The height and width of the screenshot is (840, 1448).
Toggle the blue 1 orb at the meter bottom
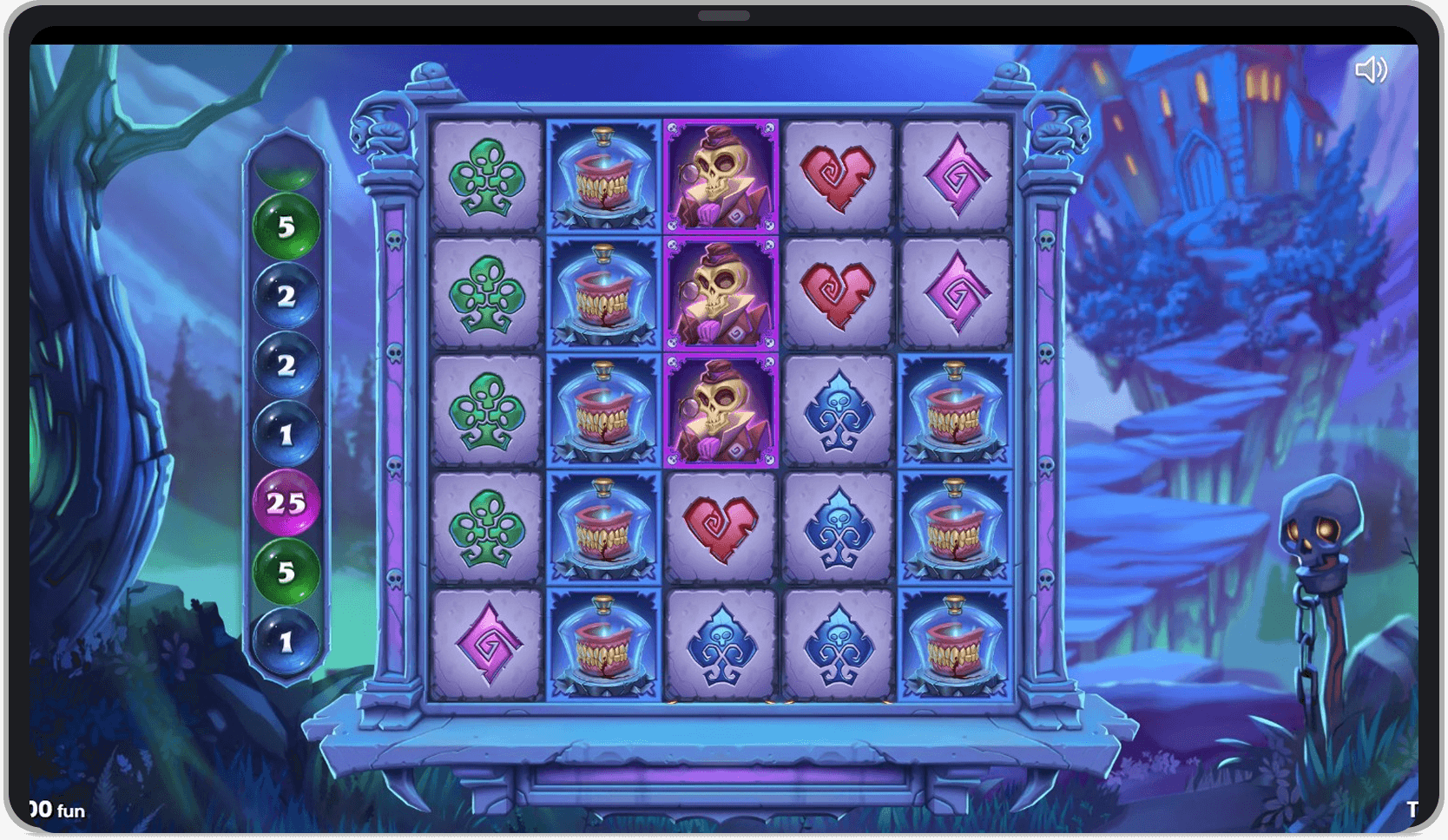(x=286, y=640)
